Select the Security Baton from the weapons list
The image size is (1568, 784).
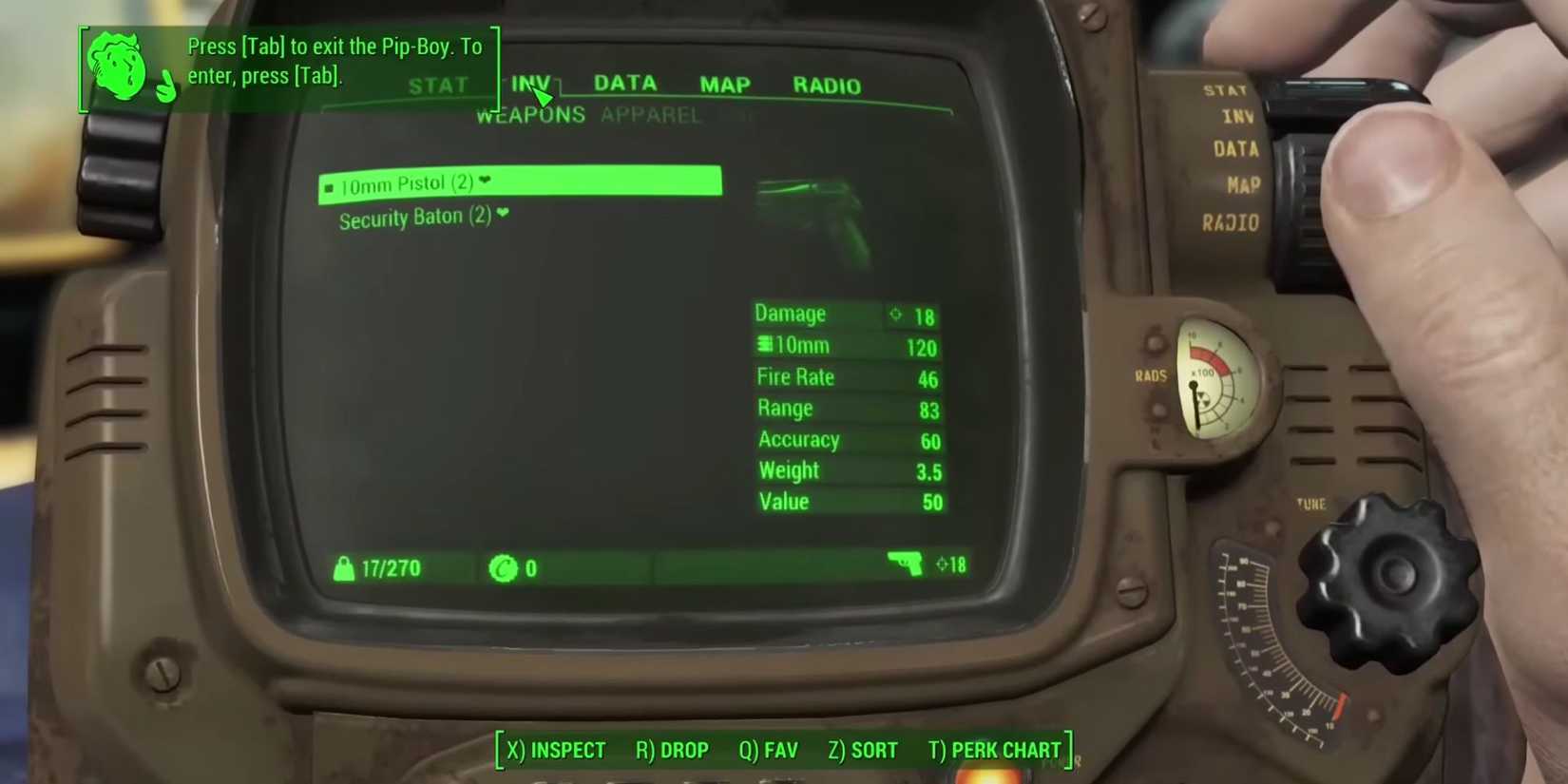pyautogui.click(x=411, y=216)
